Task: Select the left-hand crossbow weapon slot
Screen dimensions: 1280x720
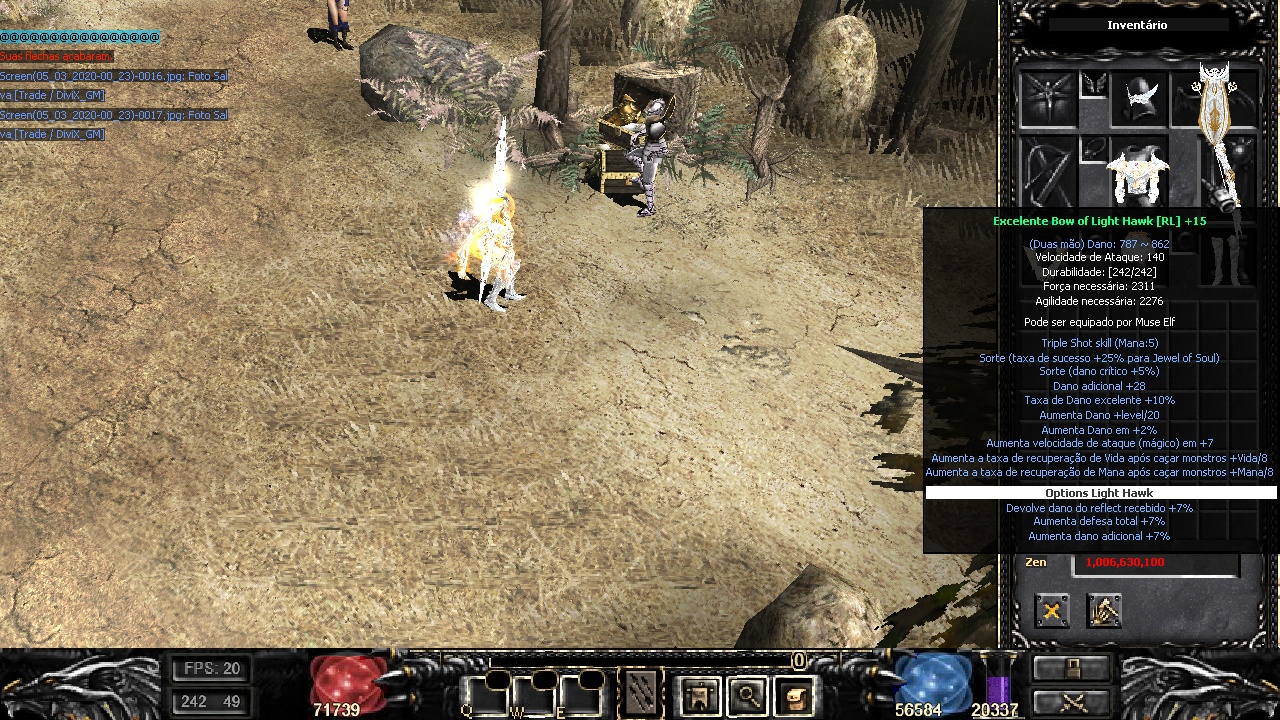Action: [1048, 172]
